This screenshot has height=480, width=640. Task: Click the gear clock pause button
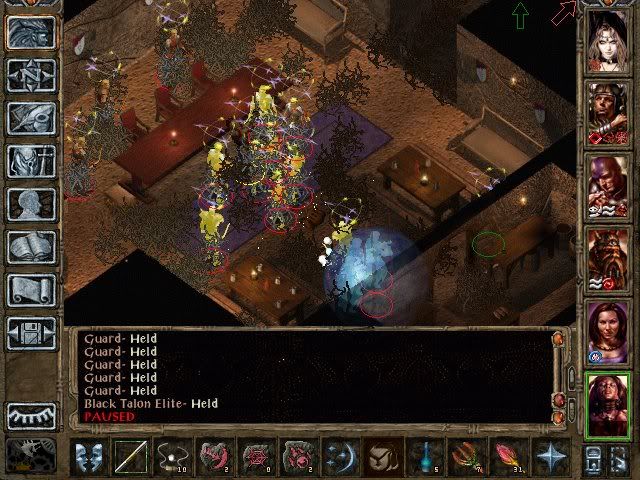(x=31, y=455)
